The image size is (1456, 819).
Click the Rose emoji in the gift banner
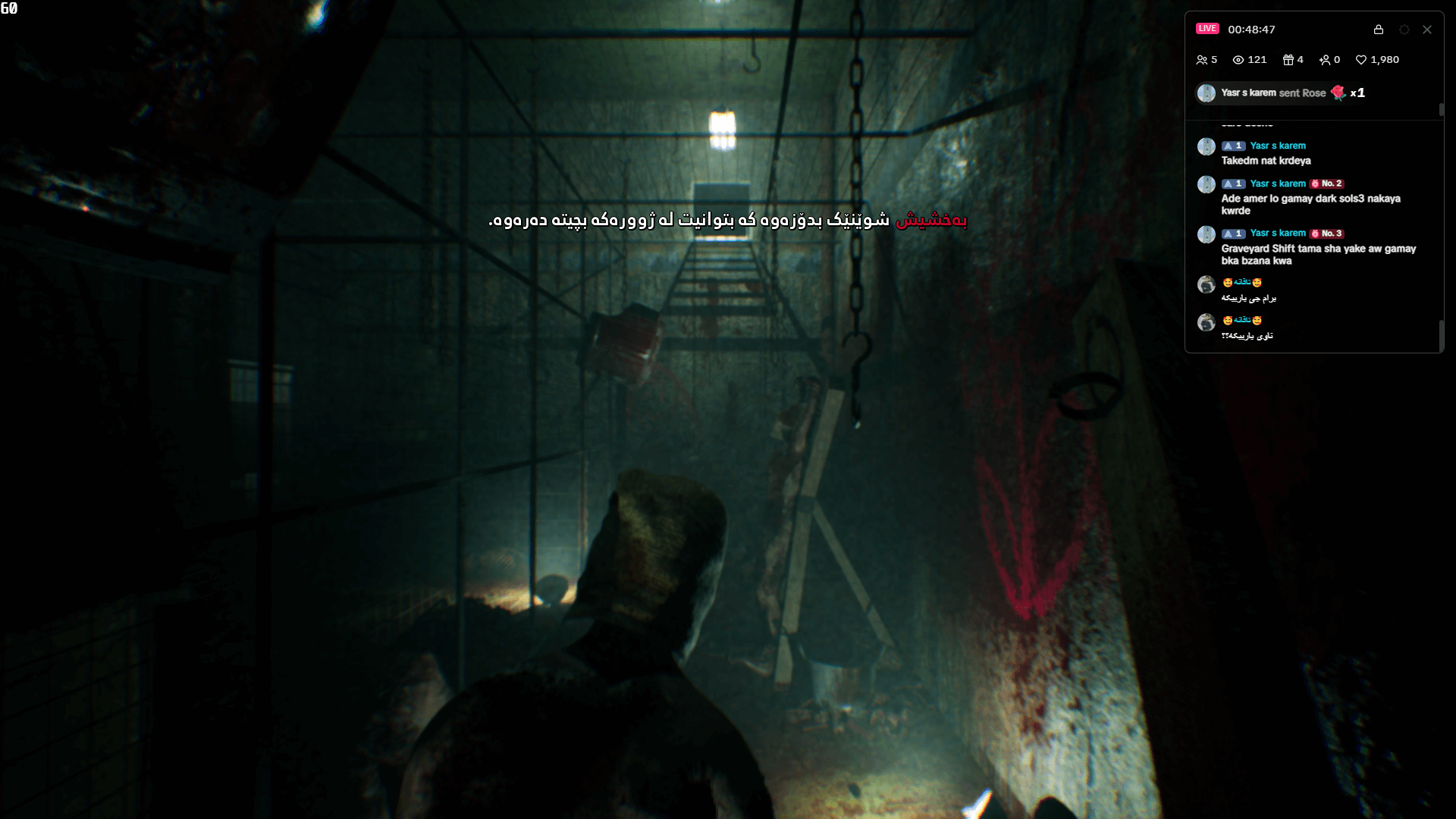click(x=1338, y=93)
